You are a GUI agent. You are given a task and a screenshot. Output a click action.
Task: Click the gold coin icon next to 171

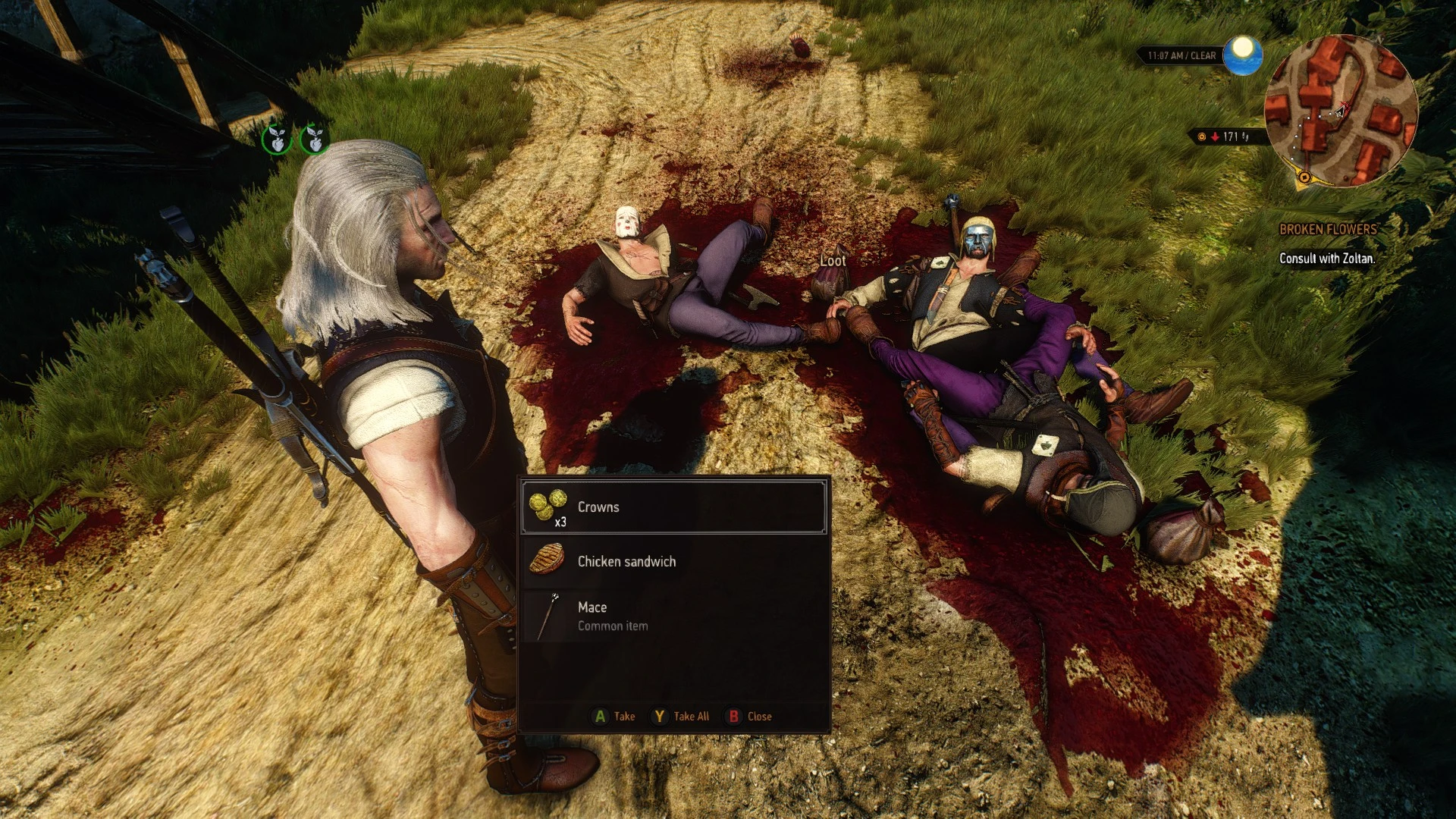coord(1201,137)
